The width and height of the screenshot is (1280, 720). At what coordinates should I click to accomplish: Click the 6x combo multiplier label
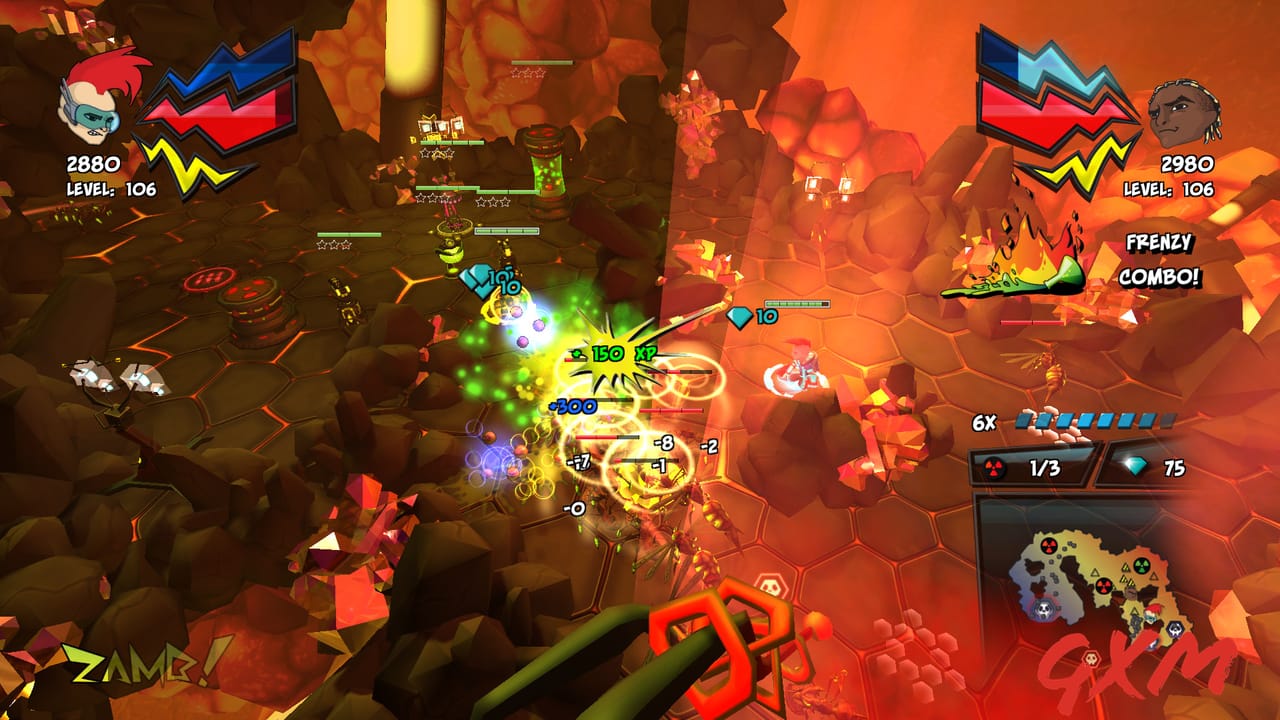coord(984,421)
